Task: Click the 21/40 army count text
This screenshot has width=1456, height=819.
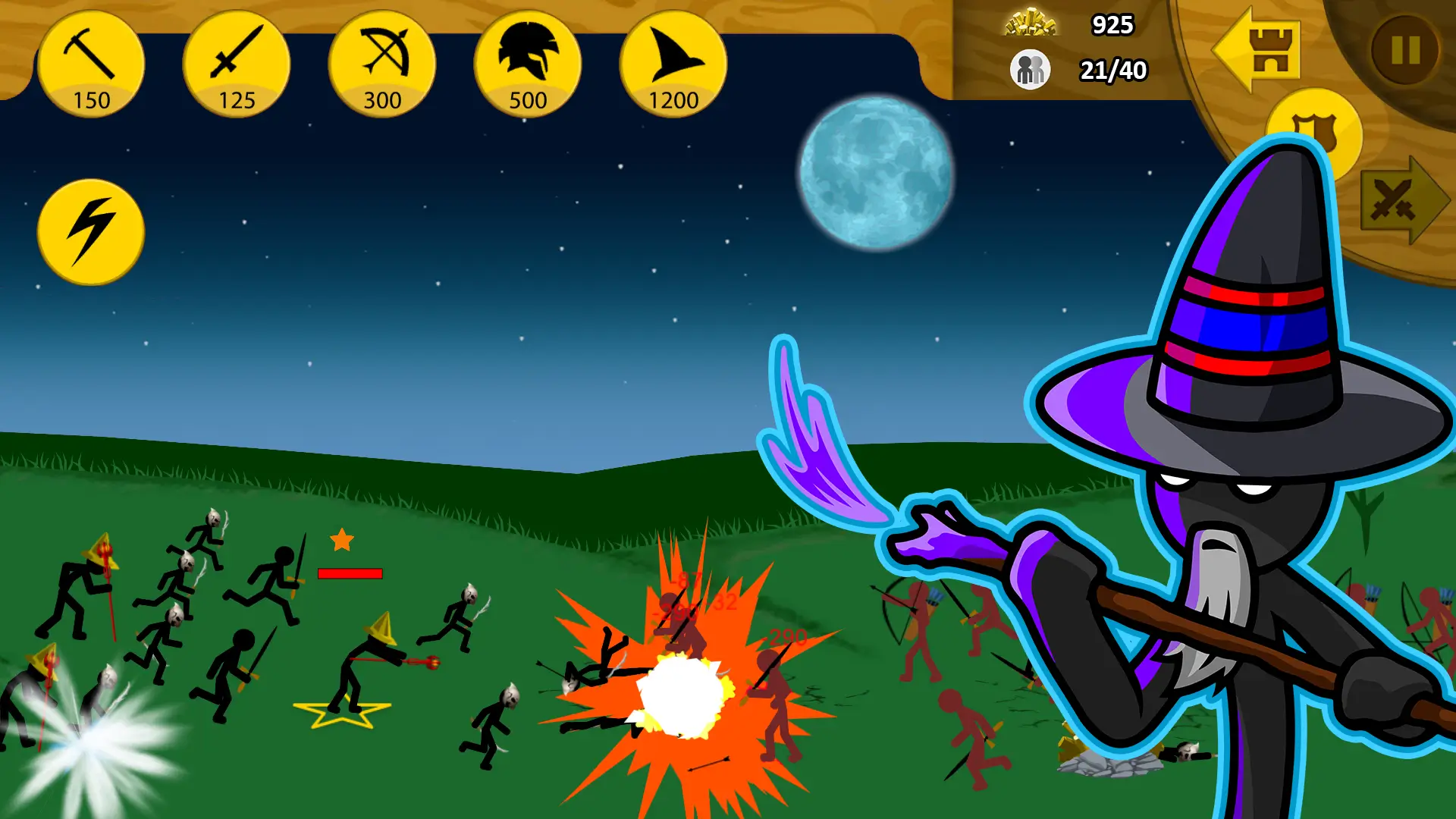Action: tap(1113, 70)
